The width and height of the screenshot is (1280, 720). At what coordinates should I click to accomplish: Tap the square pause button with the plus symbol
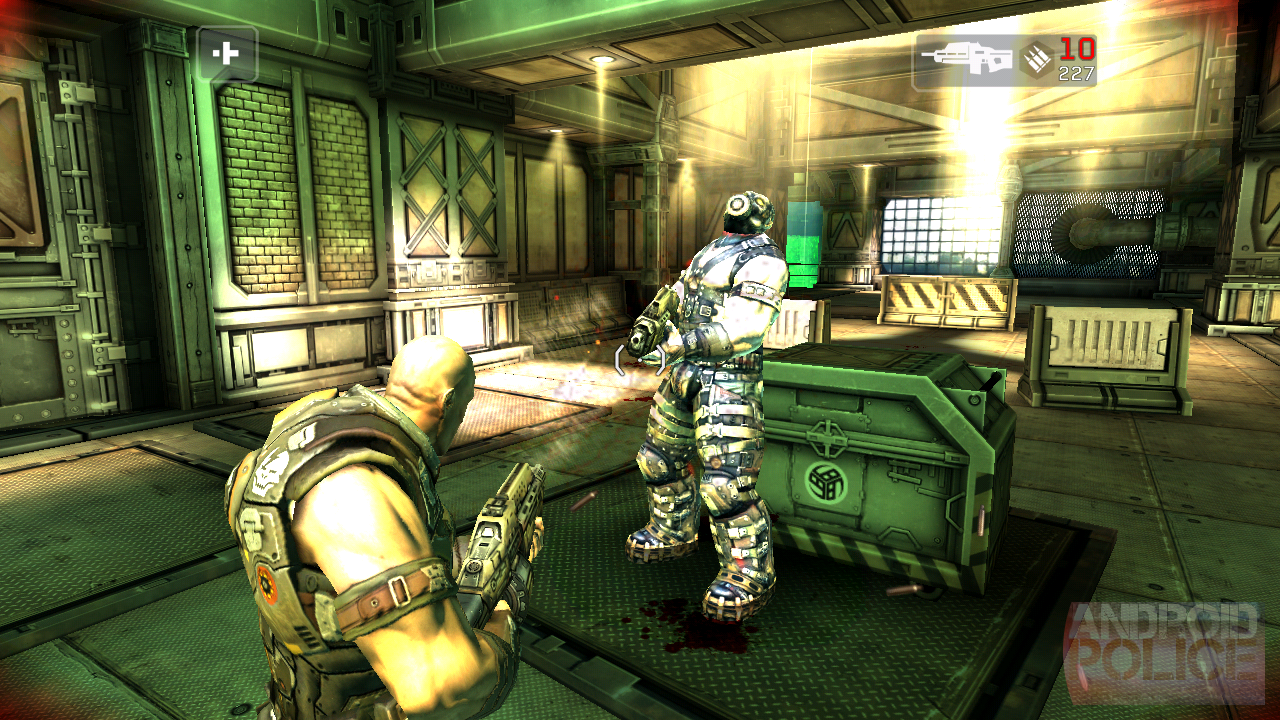click(228, 54)
